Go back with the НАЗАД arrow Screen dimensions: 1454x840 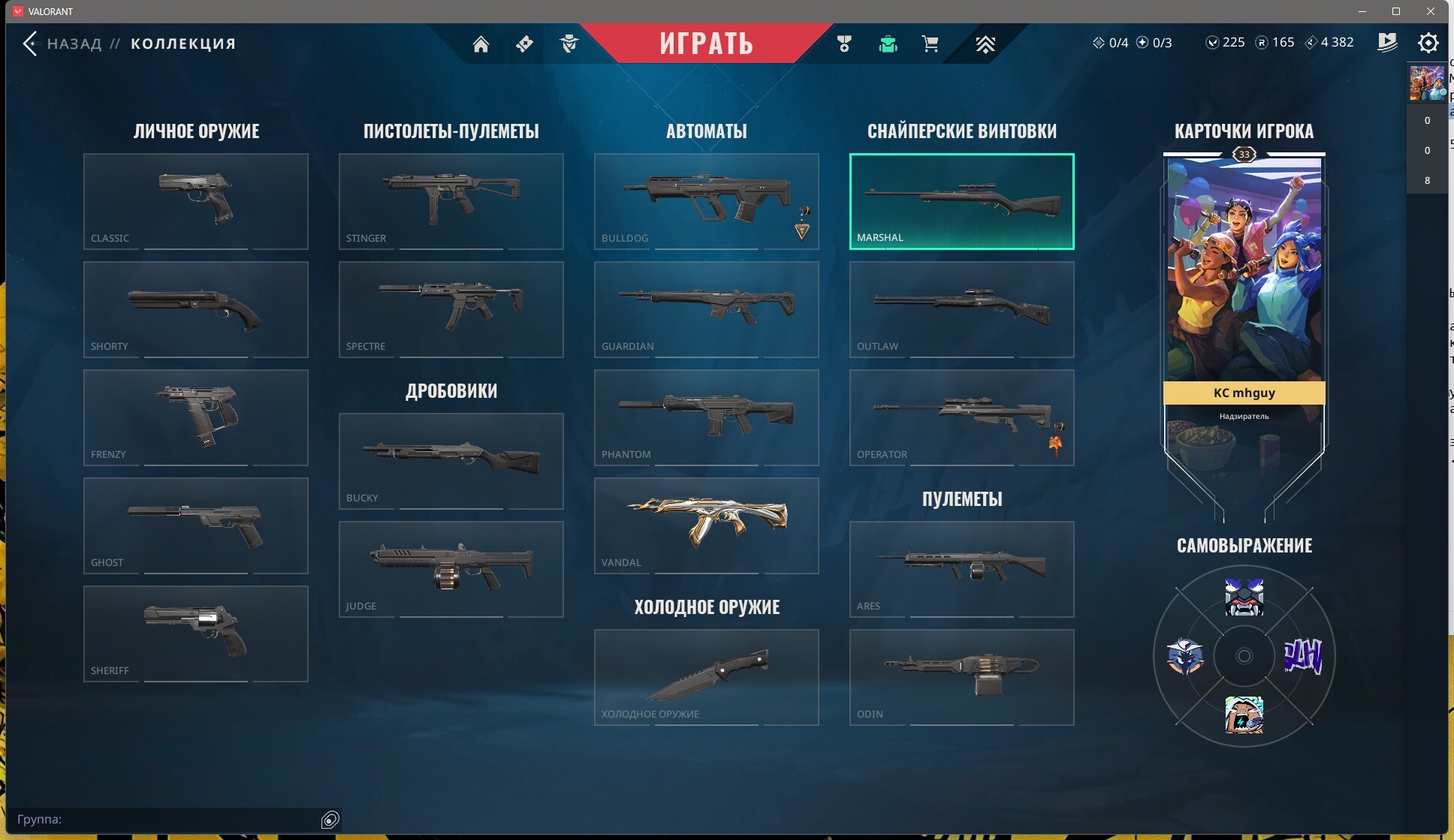pos(30,44)
